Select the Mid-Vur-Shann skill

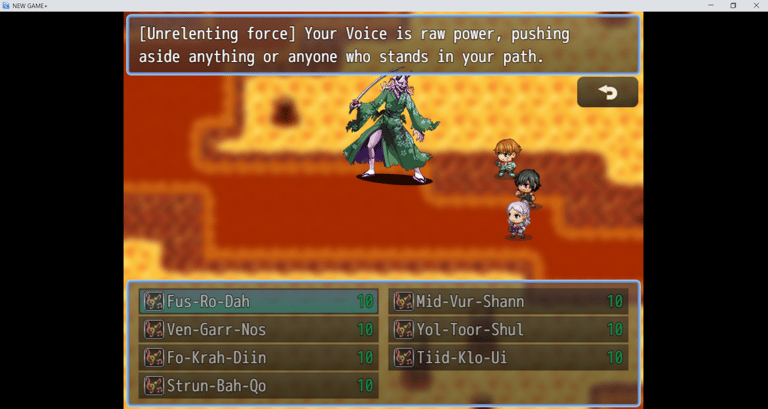tap(508, 301)
